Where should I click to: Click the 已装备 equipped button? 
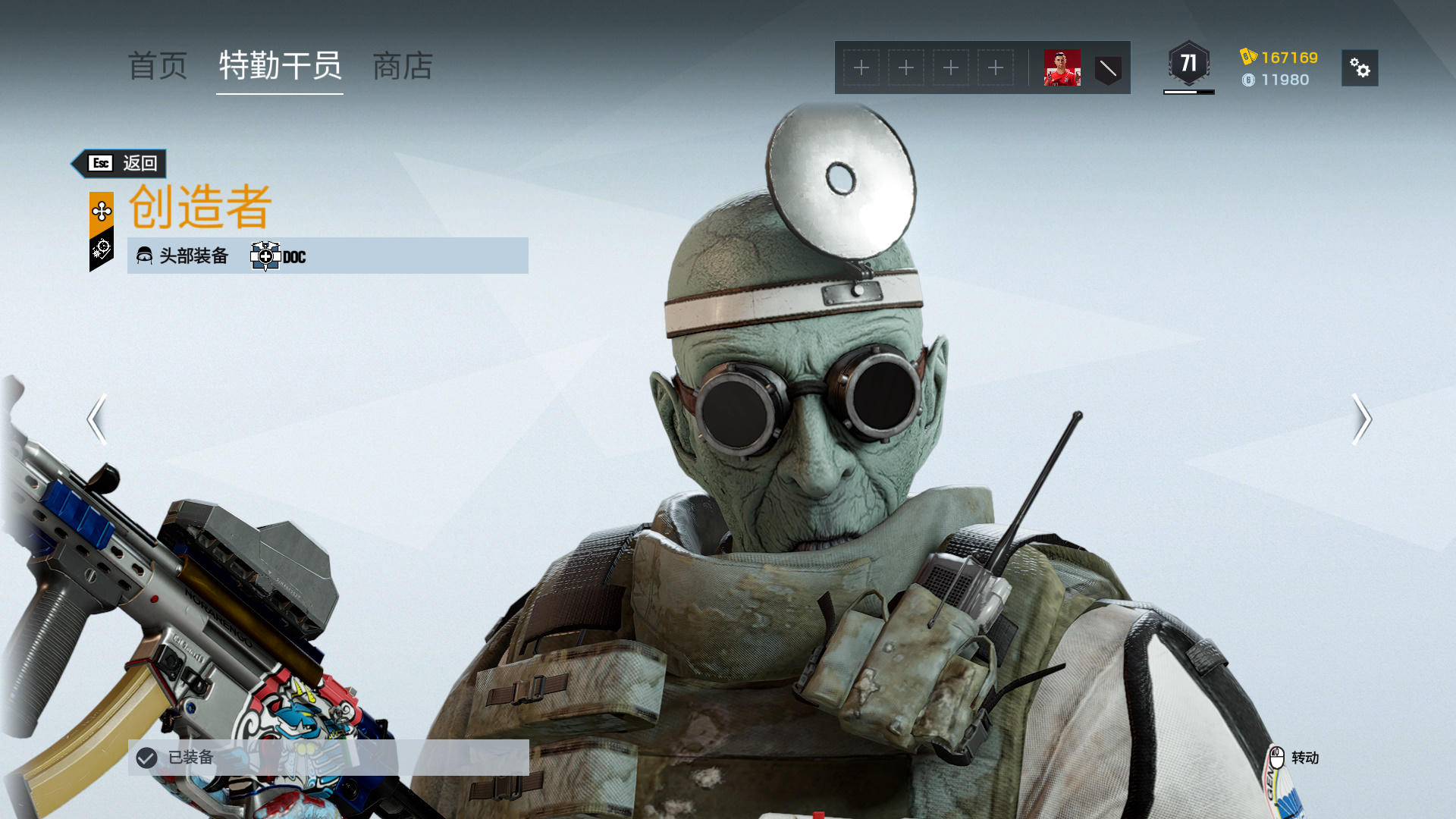[x=328, y=757]
